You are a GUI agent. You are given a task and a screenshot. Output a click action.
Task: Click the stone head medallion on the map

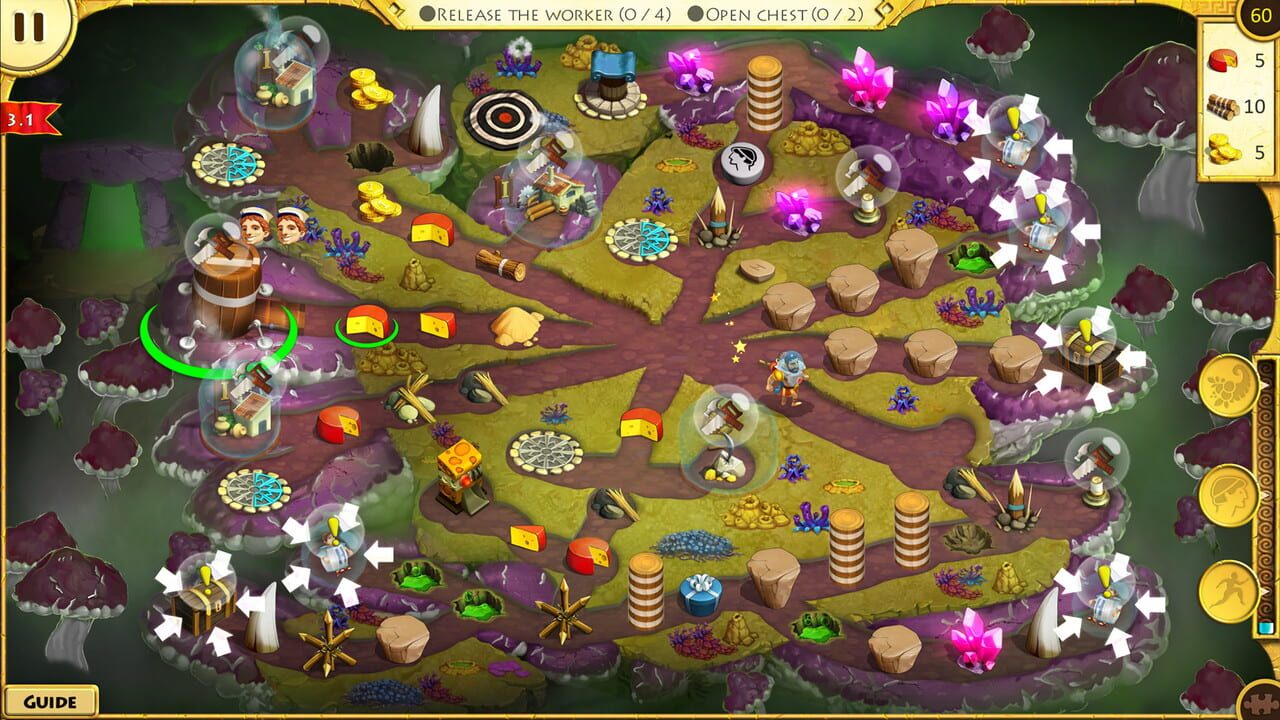pos(739,163)
